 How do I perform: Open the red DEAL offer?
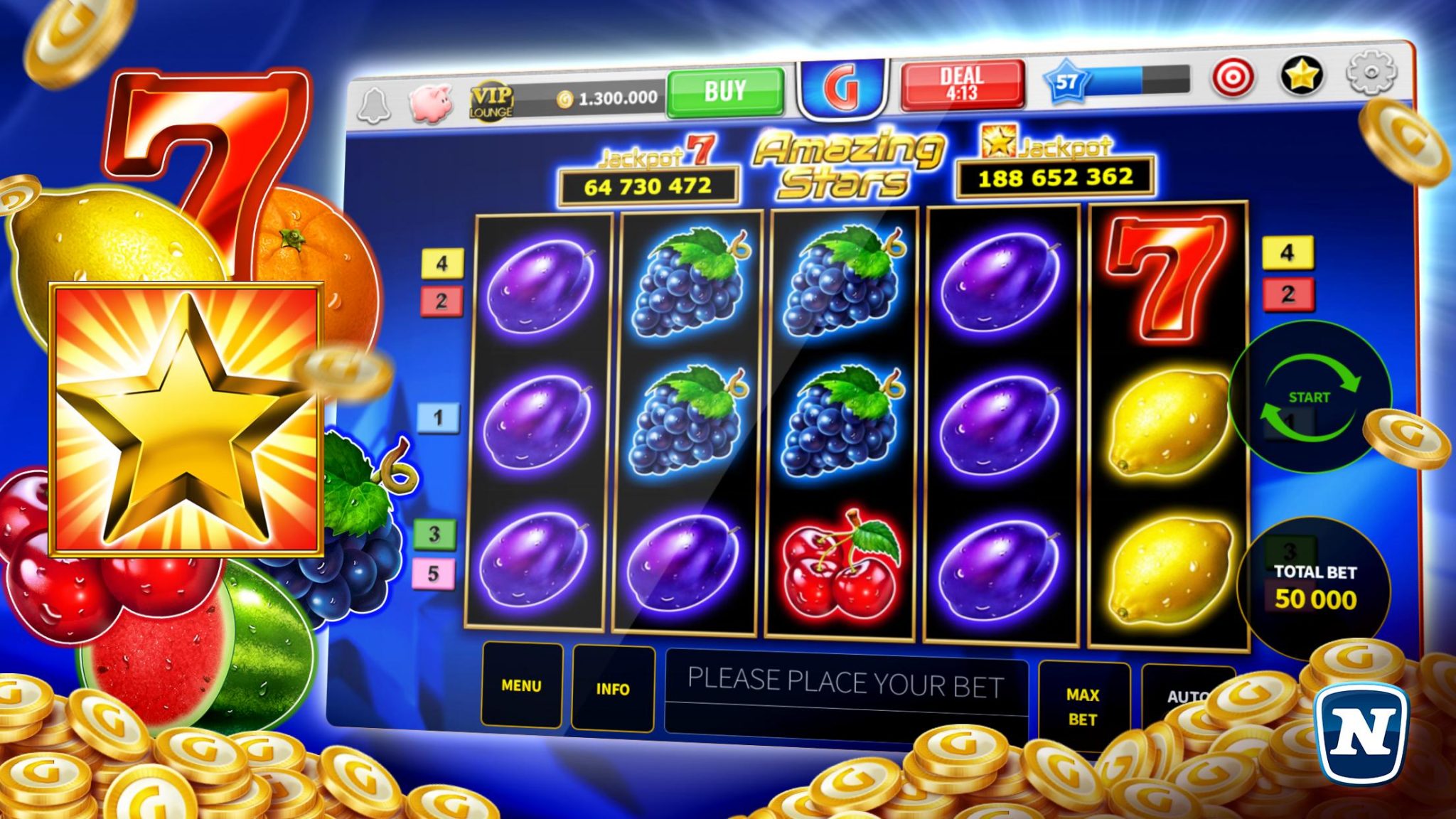point(963,84)
